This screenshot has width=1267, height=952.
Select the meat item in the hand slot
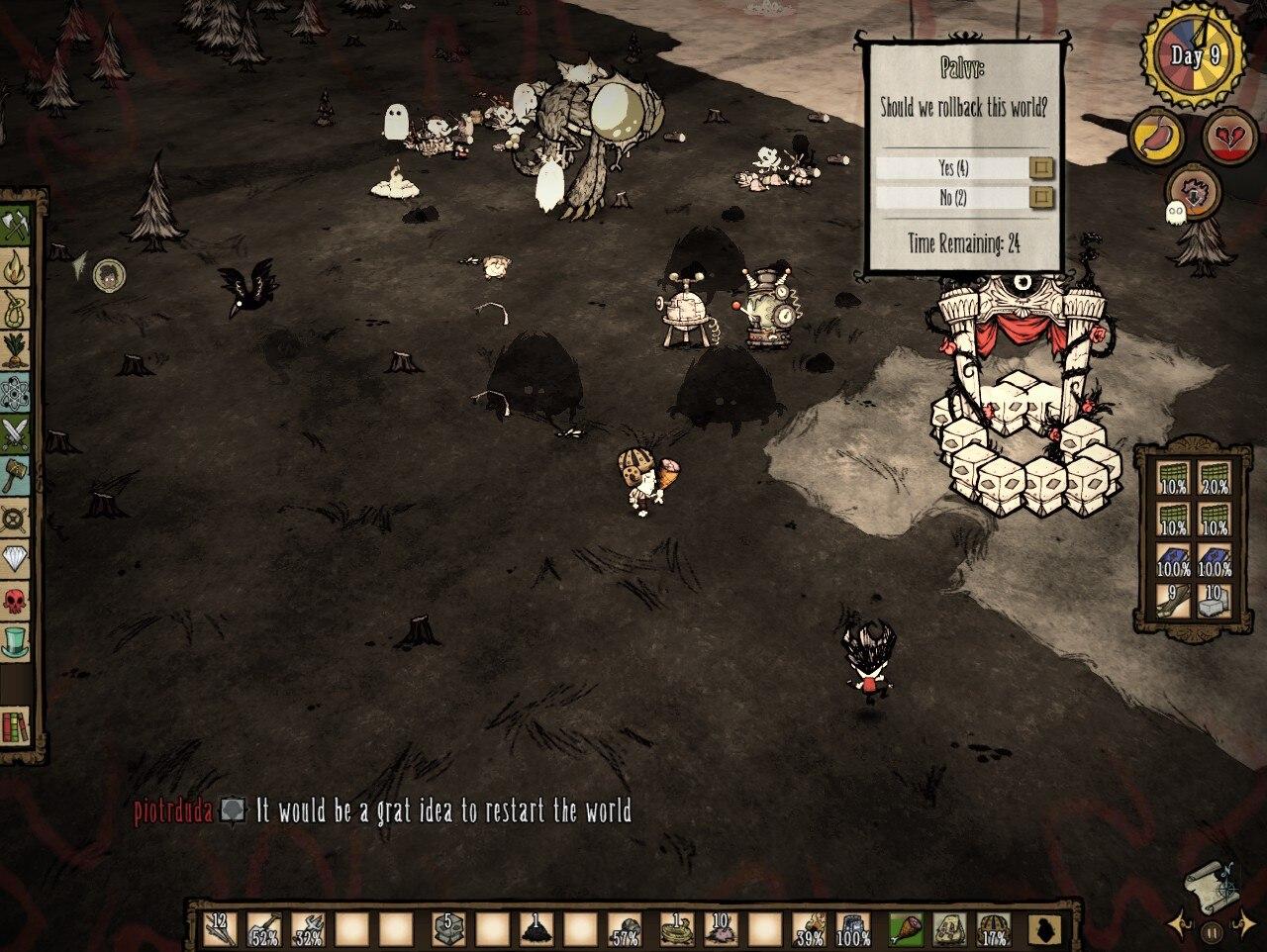click(x=906, y=930)
